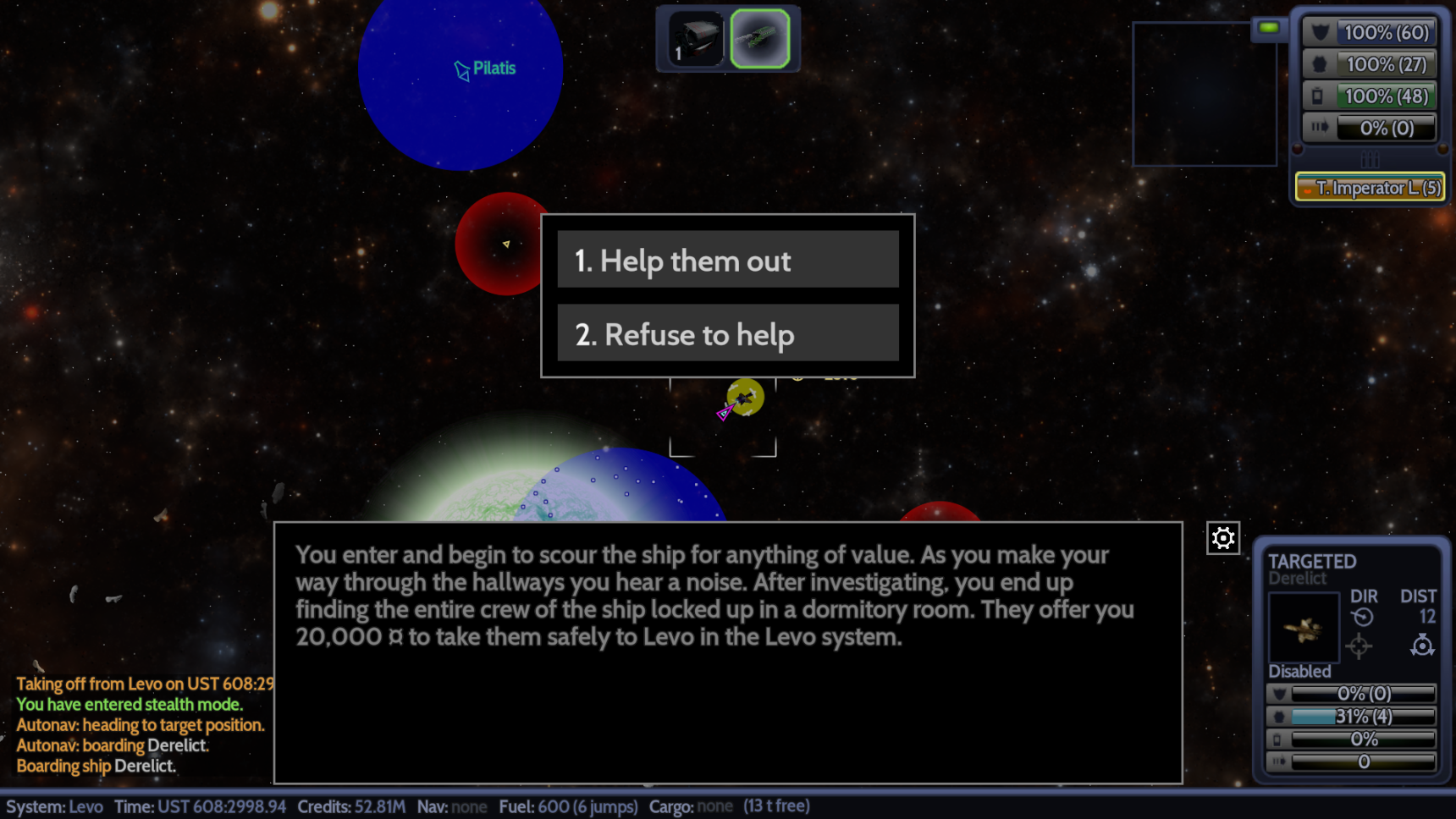The height and width of the screenshot is (819, 1456).
Task: Select the first weapon slot numbered 1
Action: pyautogui.click(x=695, y=39)
